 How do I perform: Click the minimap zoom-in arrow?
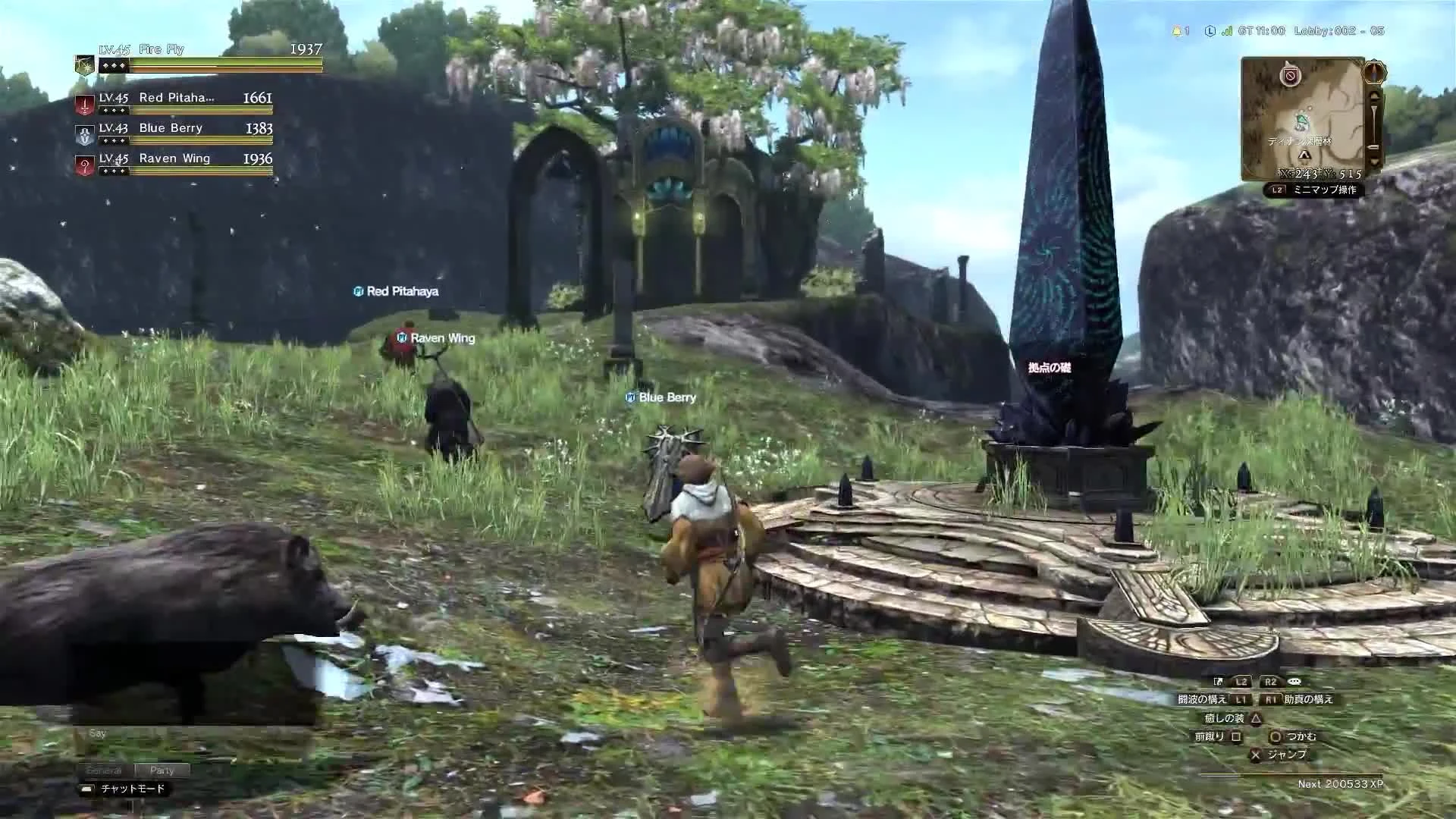pos(1373,96)
